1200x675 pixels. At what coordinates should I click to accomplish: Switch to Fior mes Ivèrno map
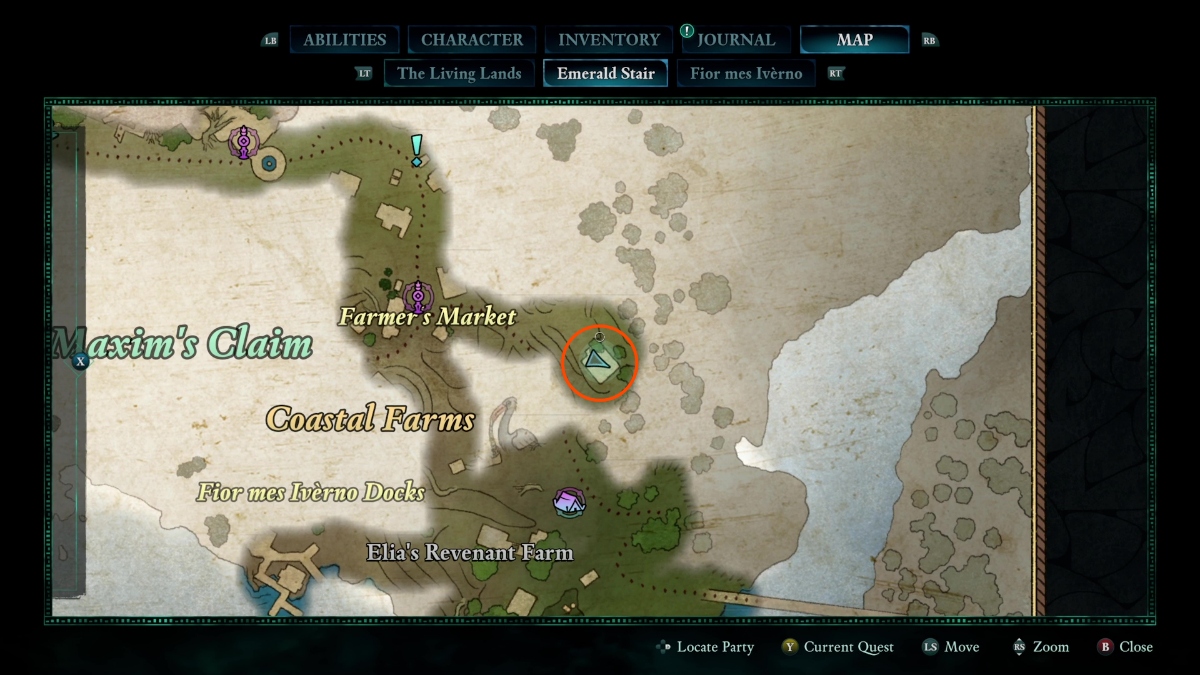point(746,73)
